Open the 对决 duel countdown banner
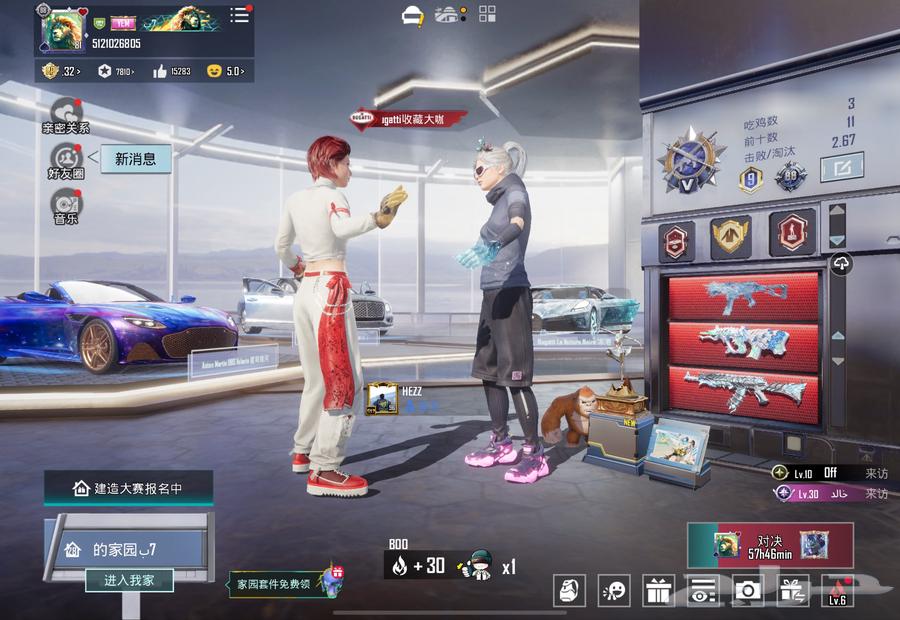Screen dimensions: 900x620 (x=770, y=545)
